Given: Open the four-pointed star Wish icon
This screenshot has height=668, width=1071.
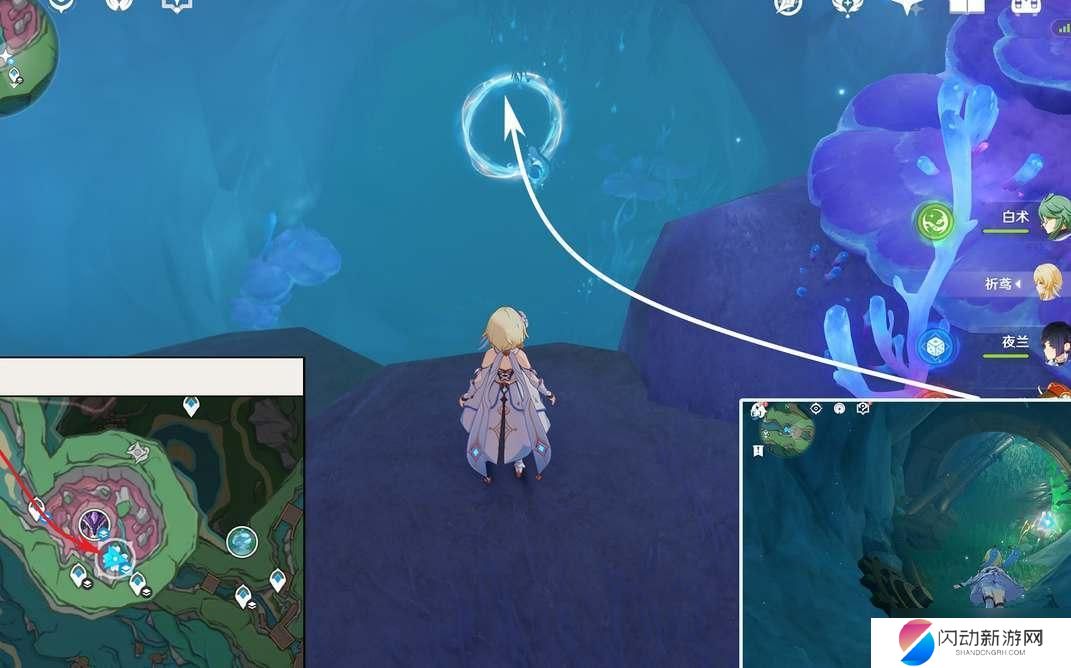Looking at the screenshot, I should pos(908,6).
